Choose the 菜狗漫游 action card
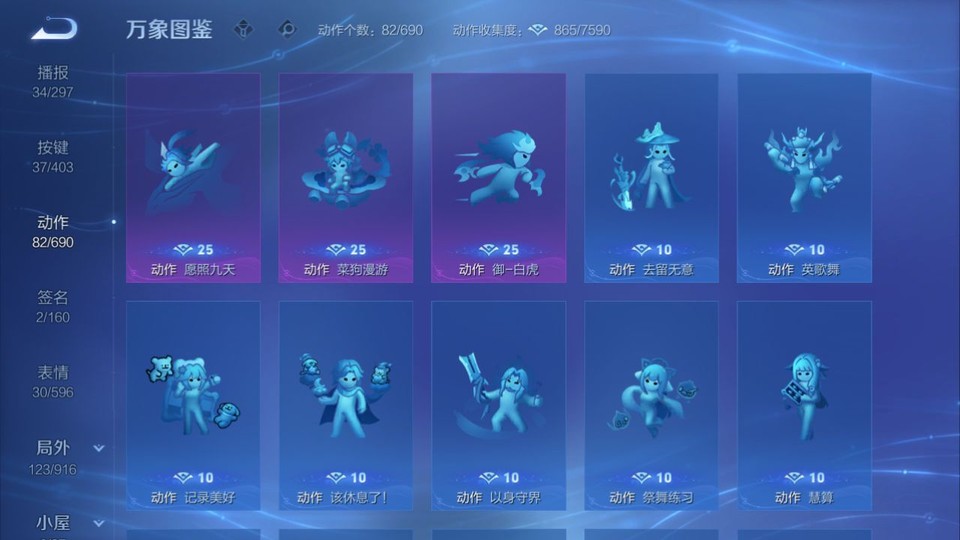Image resolution: width=960 pixels, height=540 pixels. pos(346,177)
